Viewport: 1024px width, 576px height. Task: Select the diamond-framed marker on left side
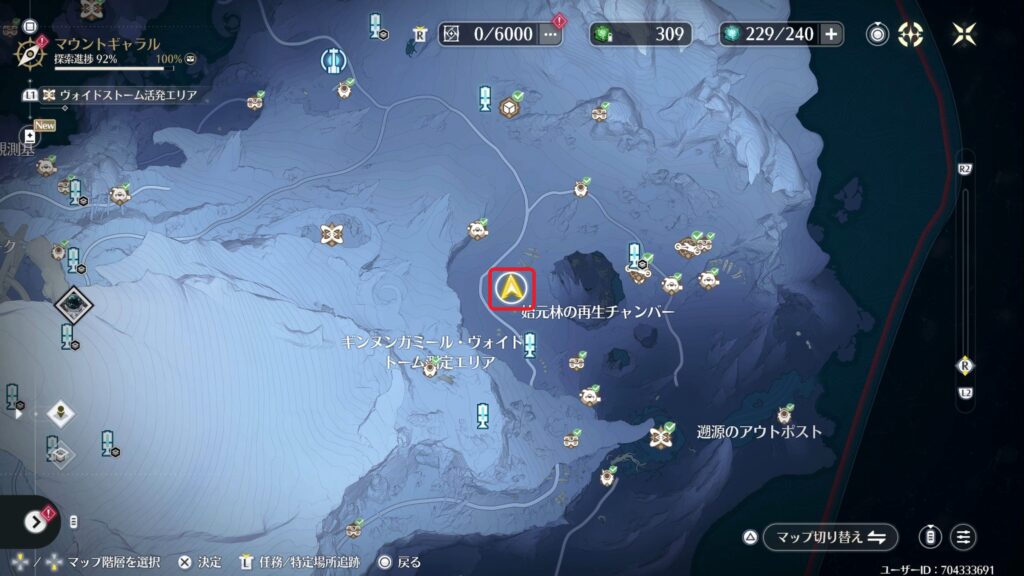[x=73, y=300]
